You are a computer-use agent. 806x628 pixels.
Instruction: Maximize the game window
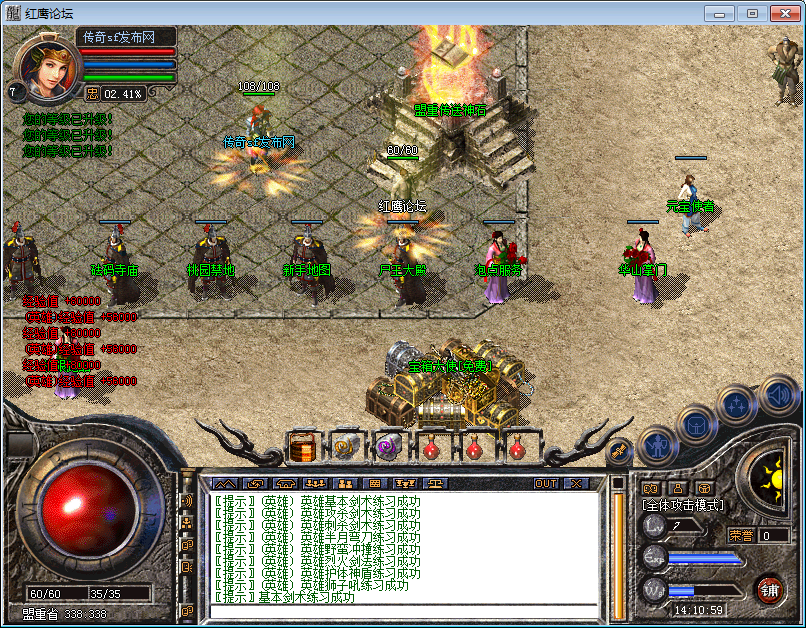pos(752,13)
